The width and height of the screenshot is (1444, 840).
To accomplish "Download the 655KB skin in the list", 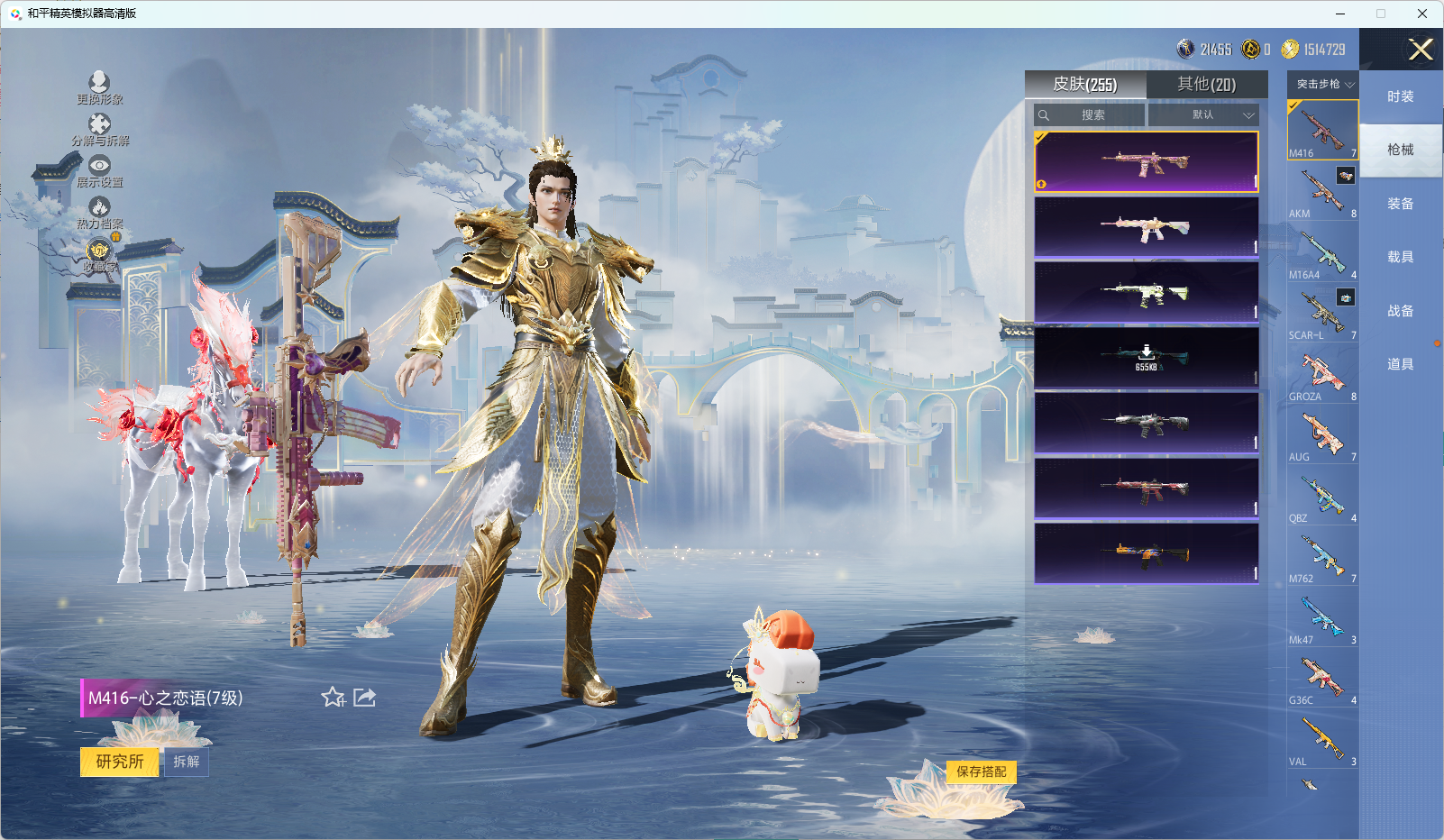I will [1146, 357].
